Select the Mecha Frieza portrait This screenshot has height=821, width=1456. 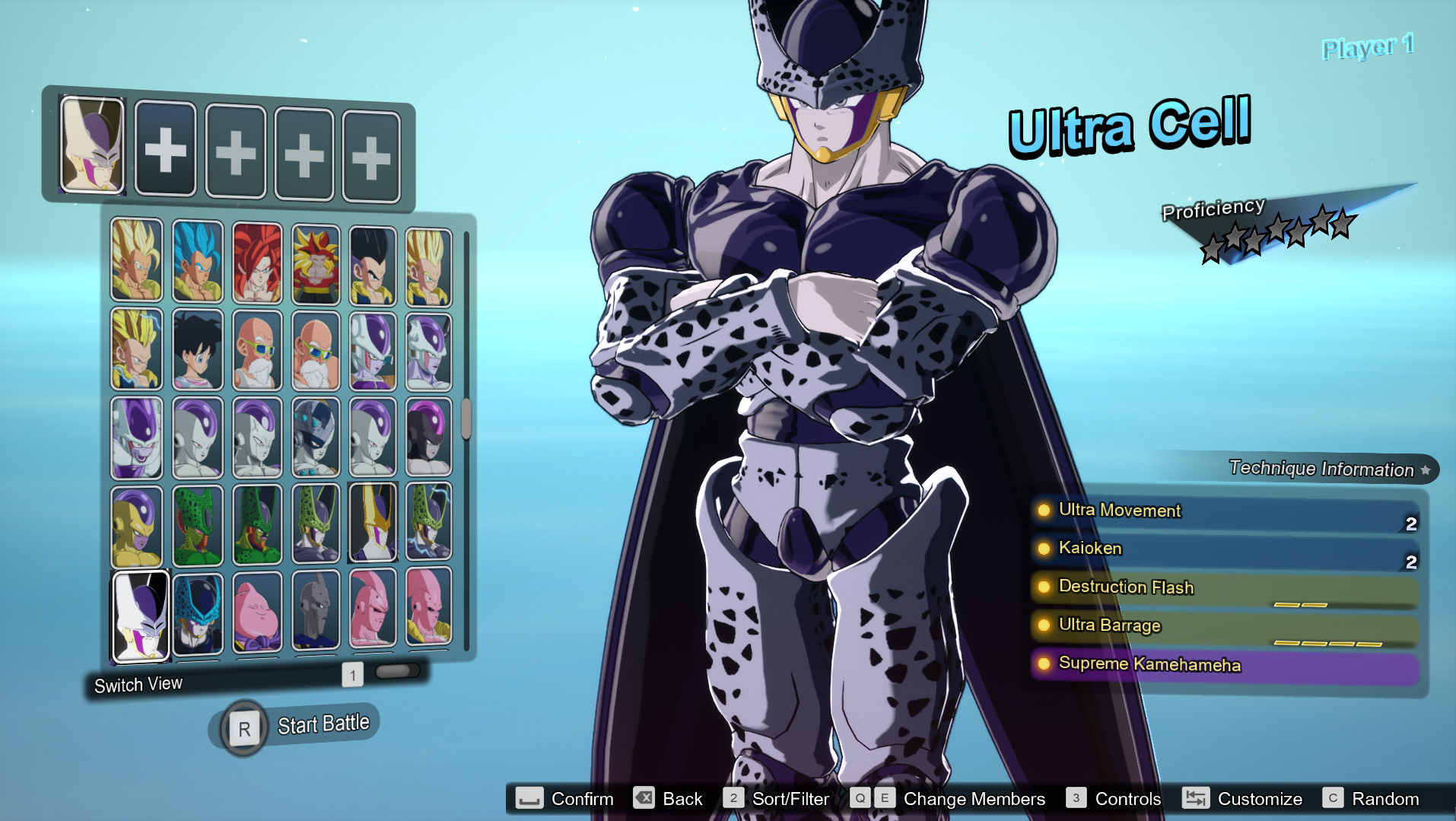tap(316, 437)
